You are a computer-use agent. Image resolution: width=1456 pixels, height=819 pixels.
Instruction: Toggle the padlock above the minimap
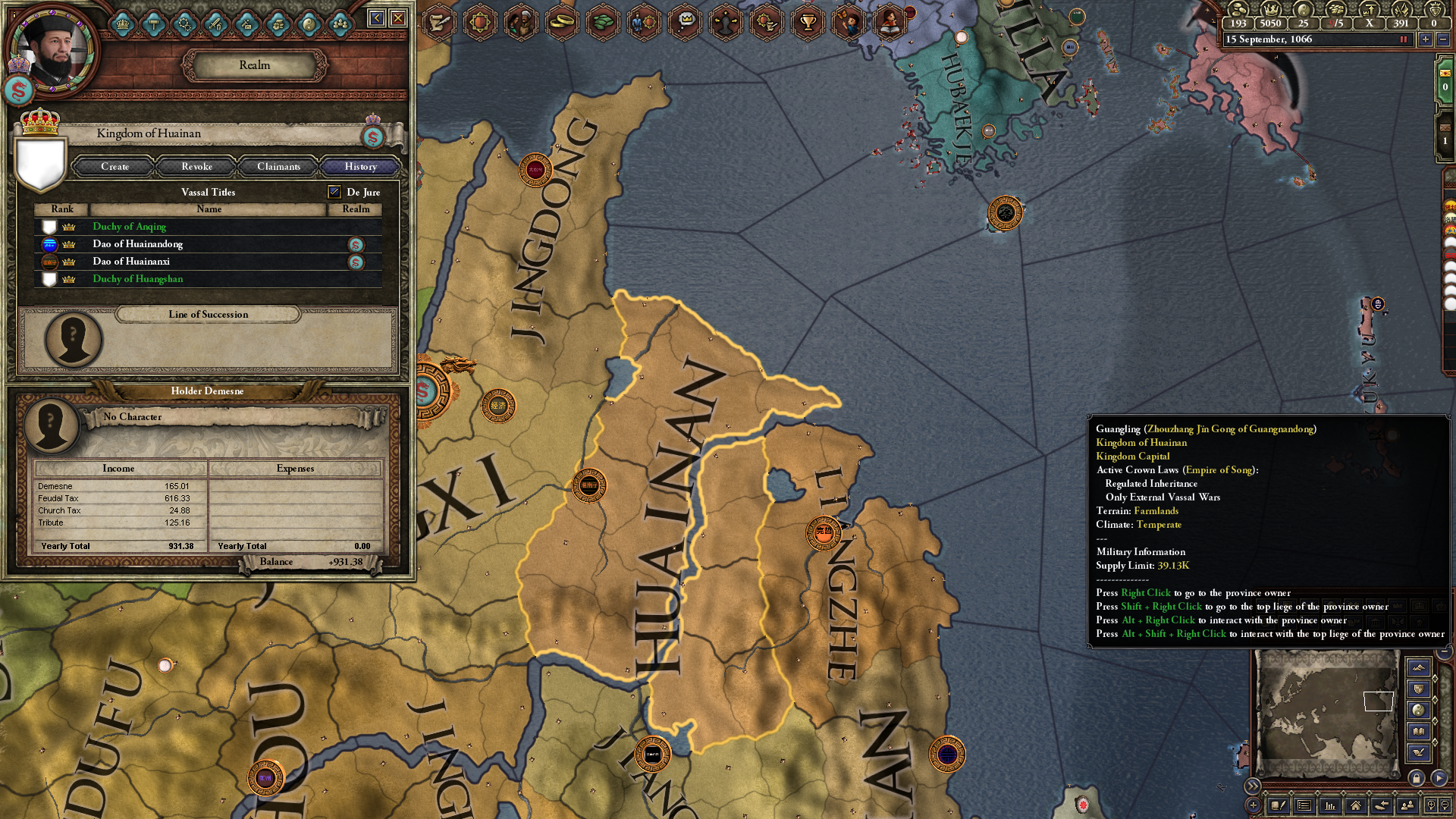tap(1417, 778)
